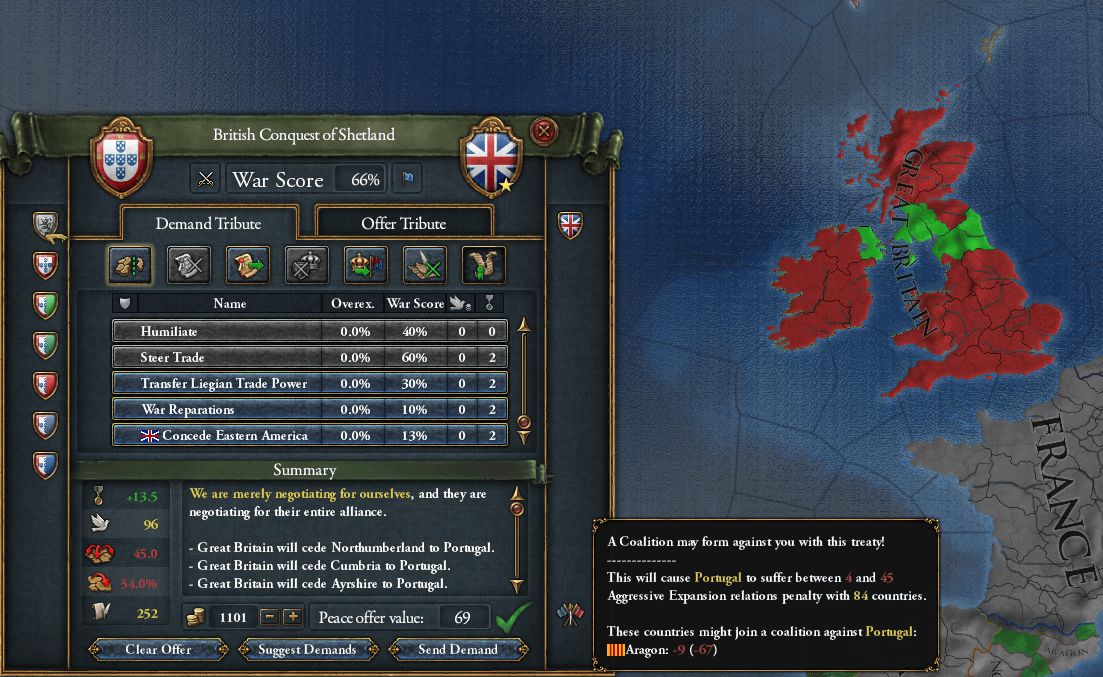
Task: Select the crown with flags category icon
Action: [x=365, y=264]
